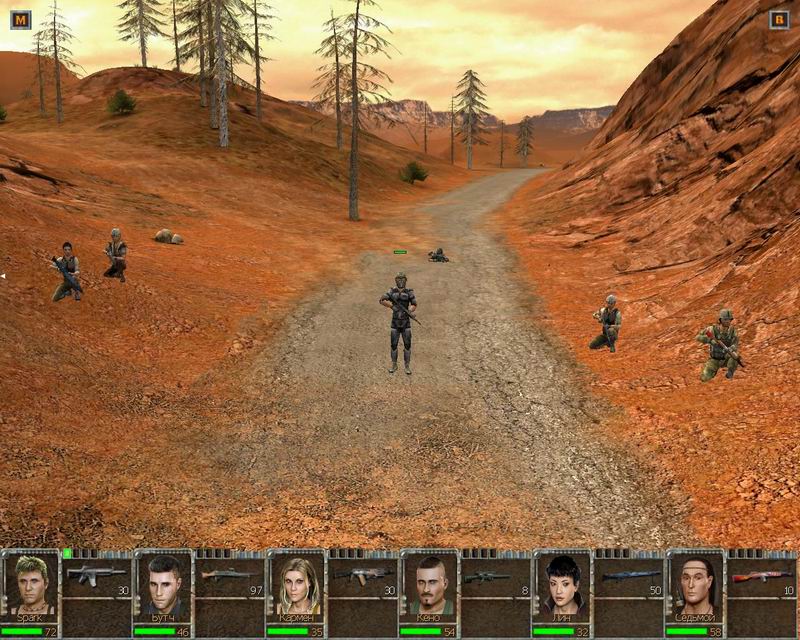Click Spark's assault rifle weapon slot
Viewport: 800px width, 640px height.
pos(96,577)
